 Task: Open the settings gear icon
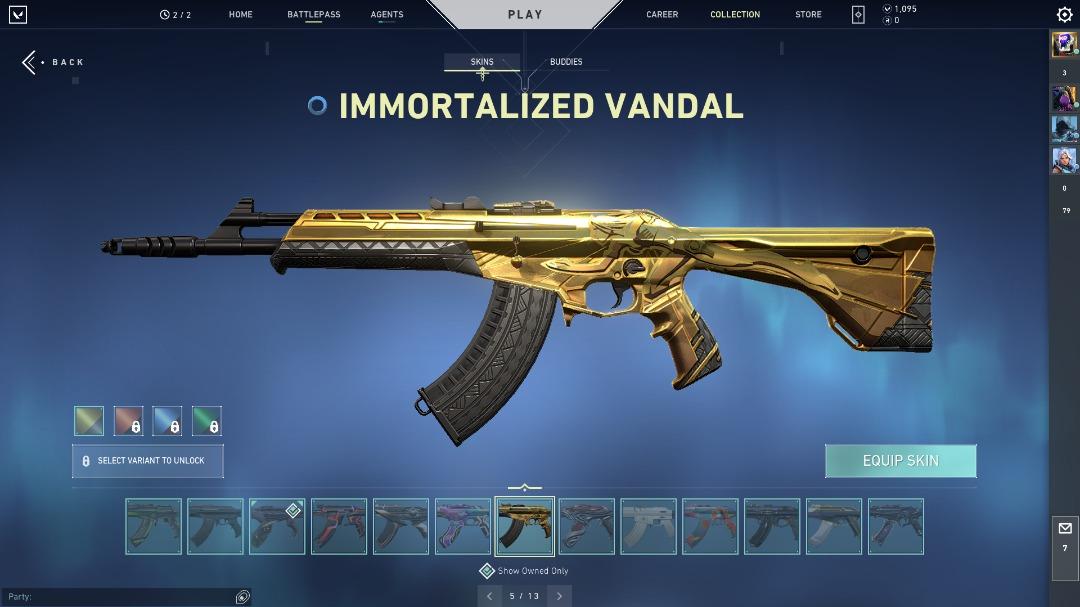(x=1064, y=14)
